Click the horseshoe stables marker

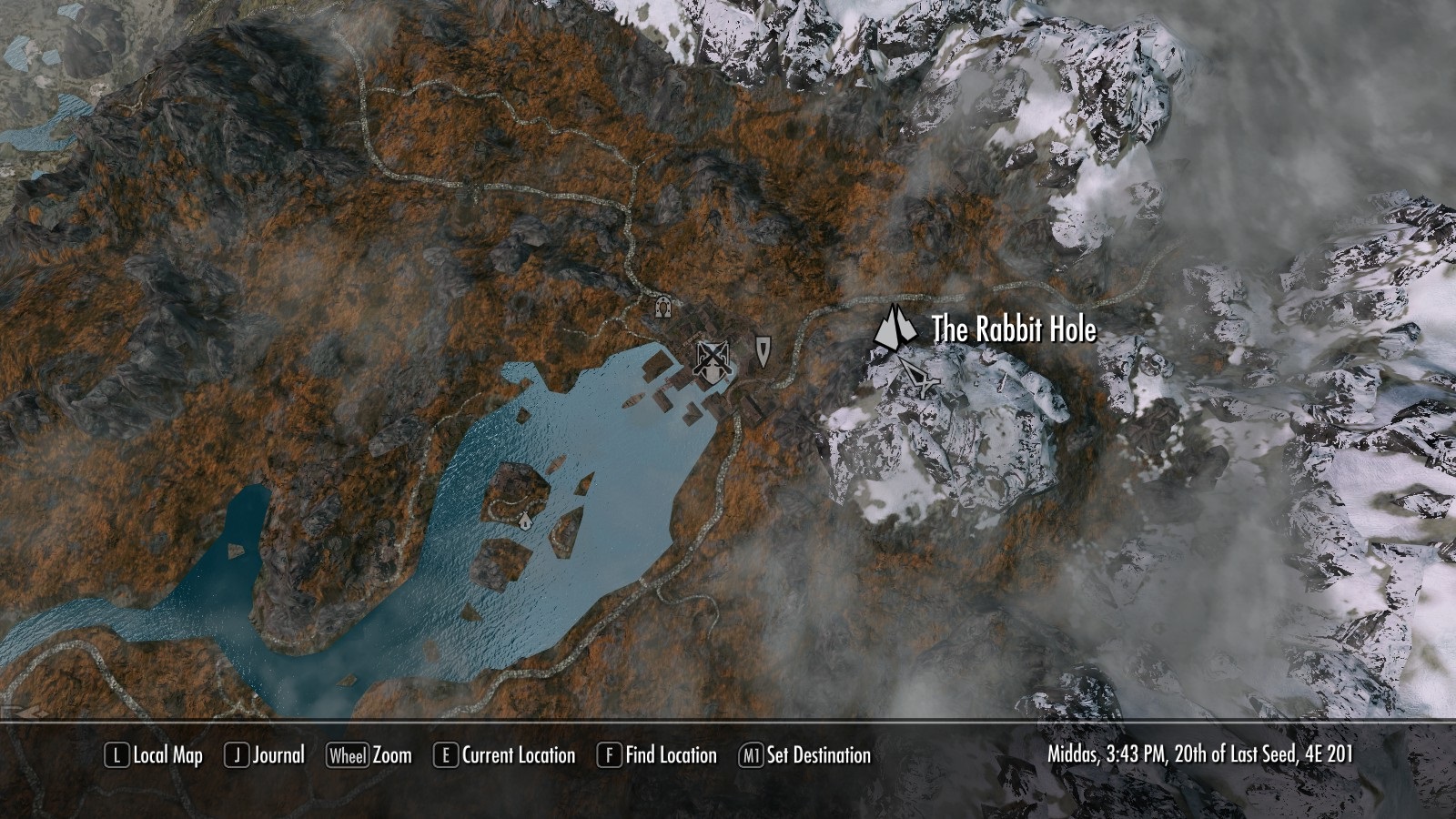coord(662,307)
